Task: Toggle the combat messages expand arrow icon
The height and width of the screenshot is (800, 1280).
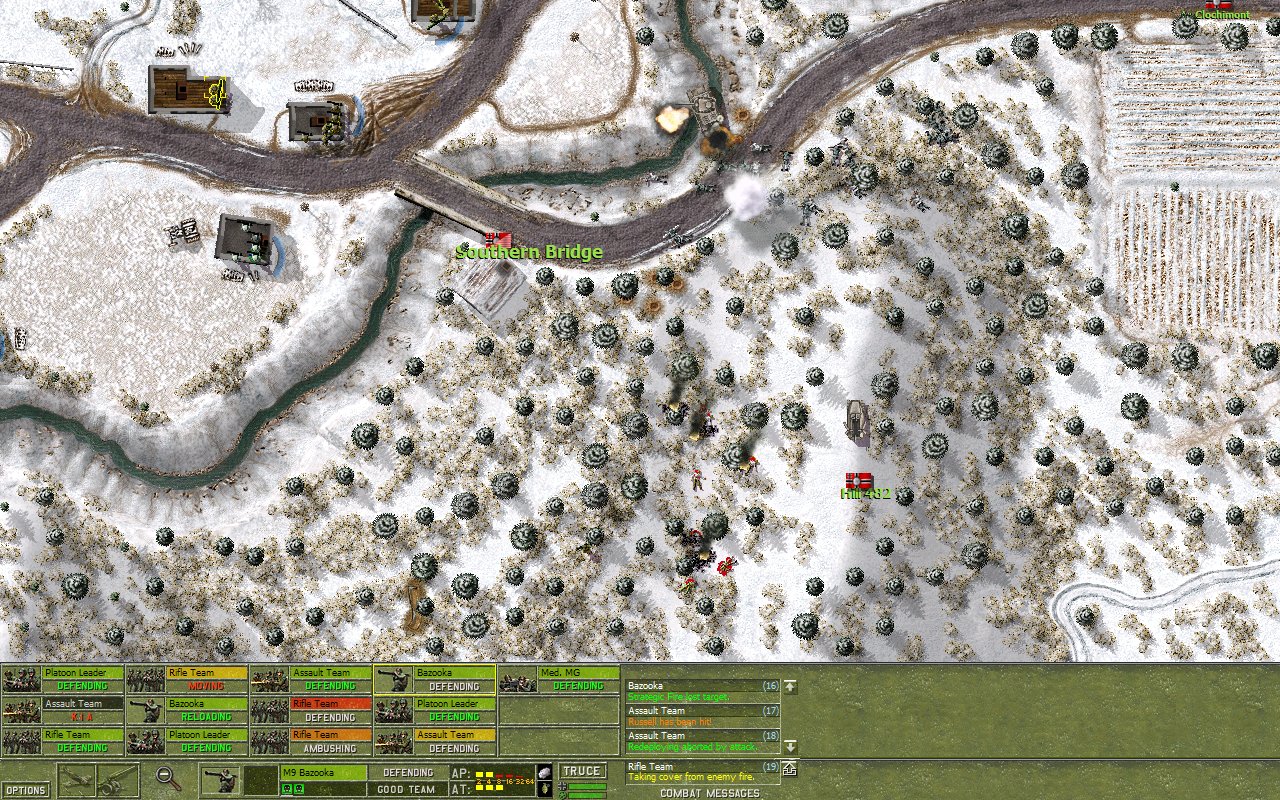Action: pyautogui.click(x=790, y=768)
